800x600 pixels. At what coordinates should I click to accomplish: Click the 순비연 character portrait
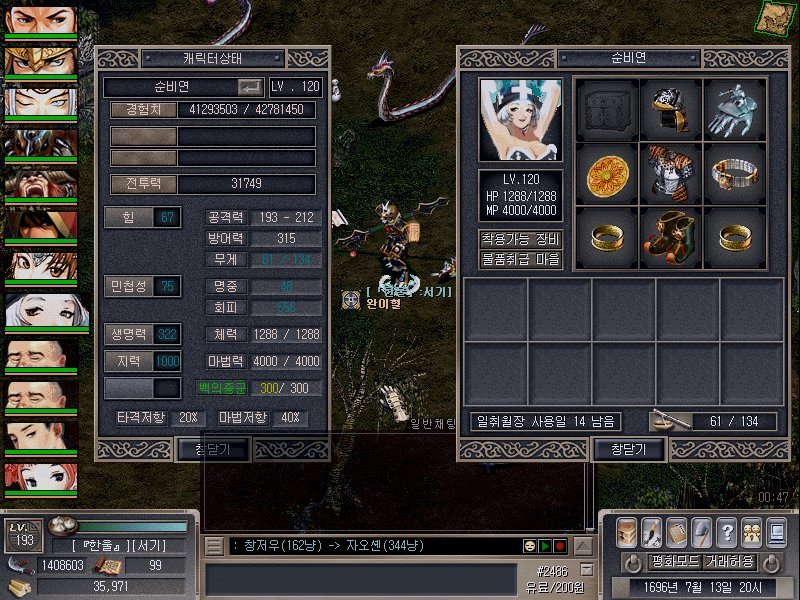520,120
